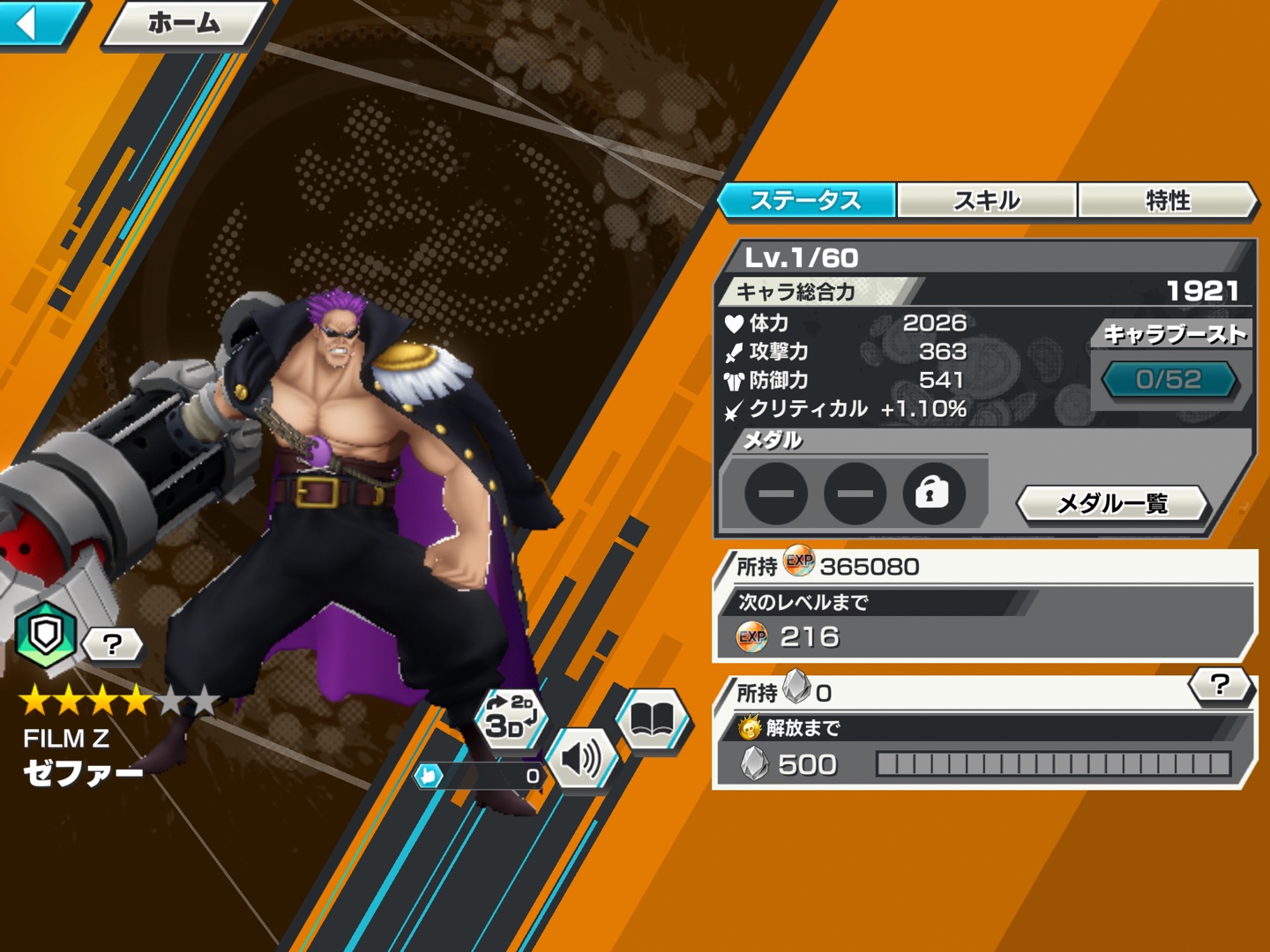Switch to the ステータス tab
The width and height of the screenshot is (1270, 952).
pyautogui.click(x=806, y=200)
